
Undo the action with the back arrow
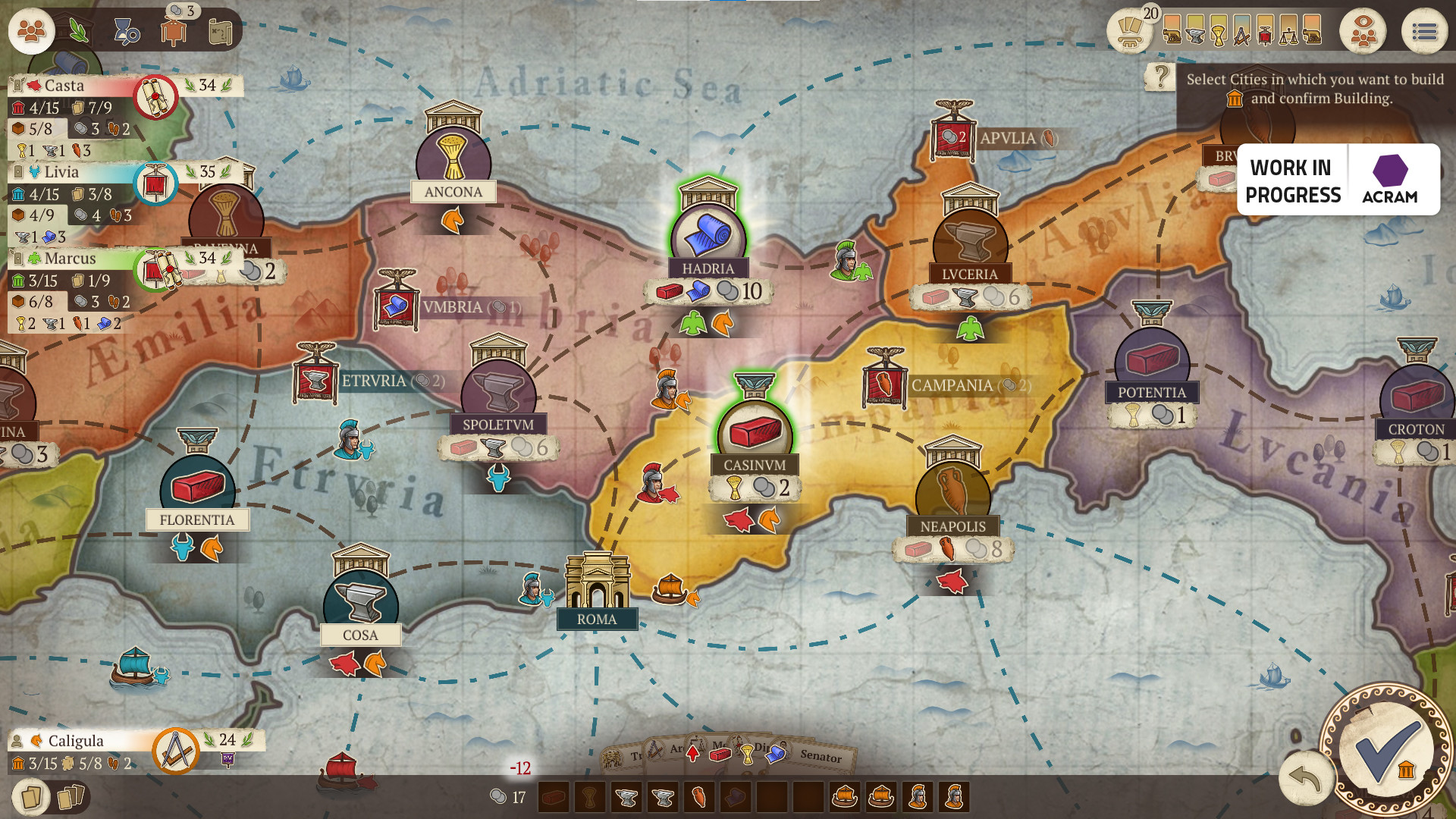pyautogui.click(x=1304, y=780)
